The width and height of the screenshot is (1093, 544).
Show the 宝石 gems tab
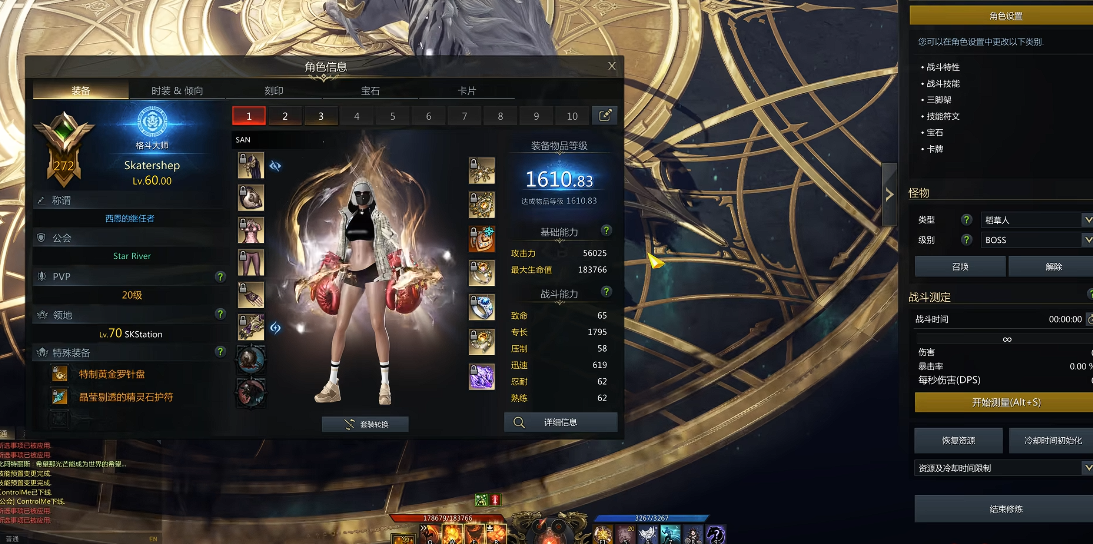(x=370, y=91)
